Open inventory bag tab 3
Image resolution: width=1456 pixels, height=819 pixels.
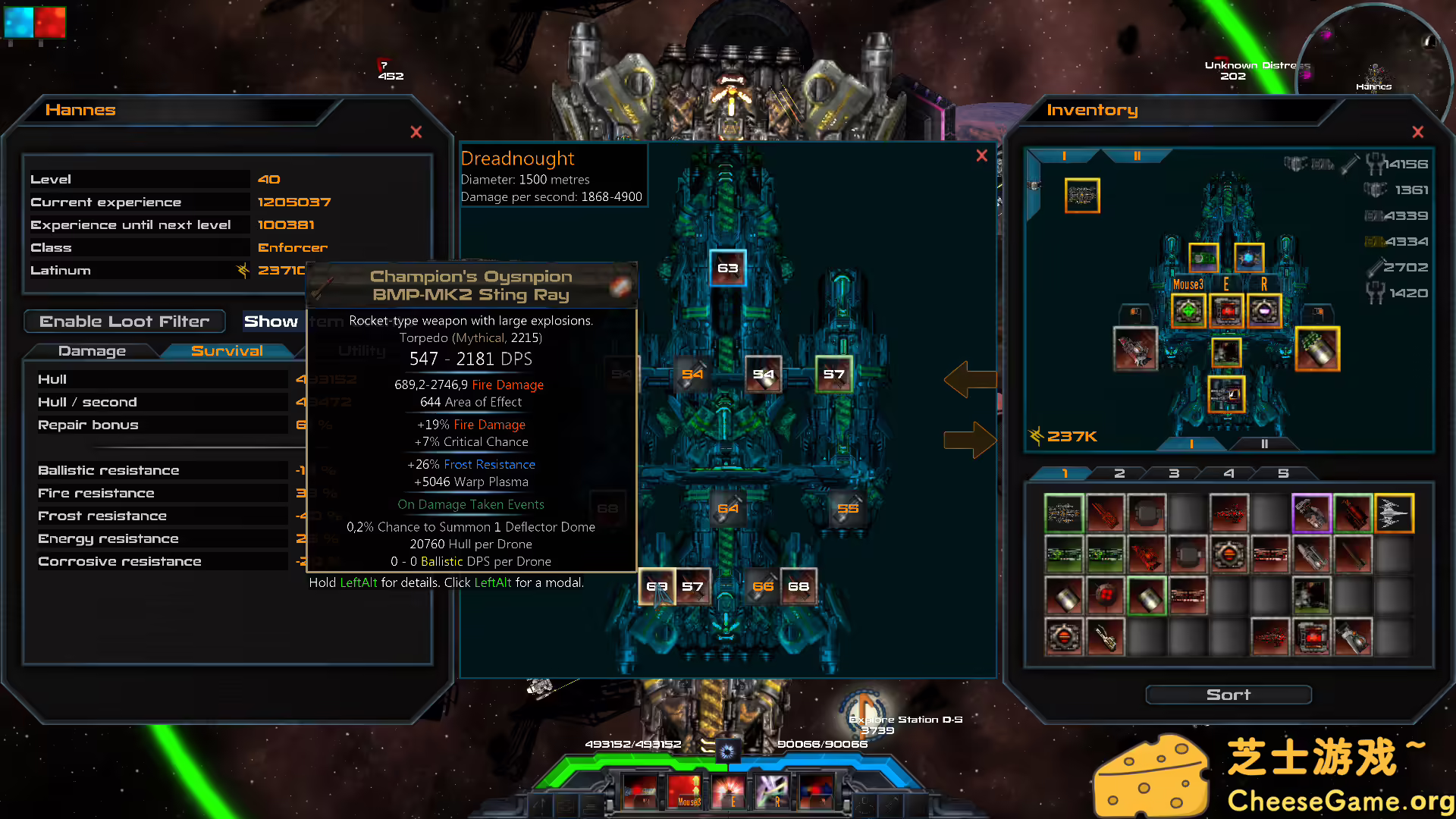pyautogui.click(x=1172, y=472)
